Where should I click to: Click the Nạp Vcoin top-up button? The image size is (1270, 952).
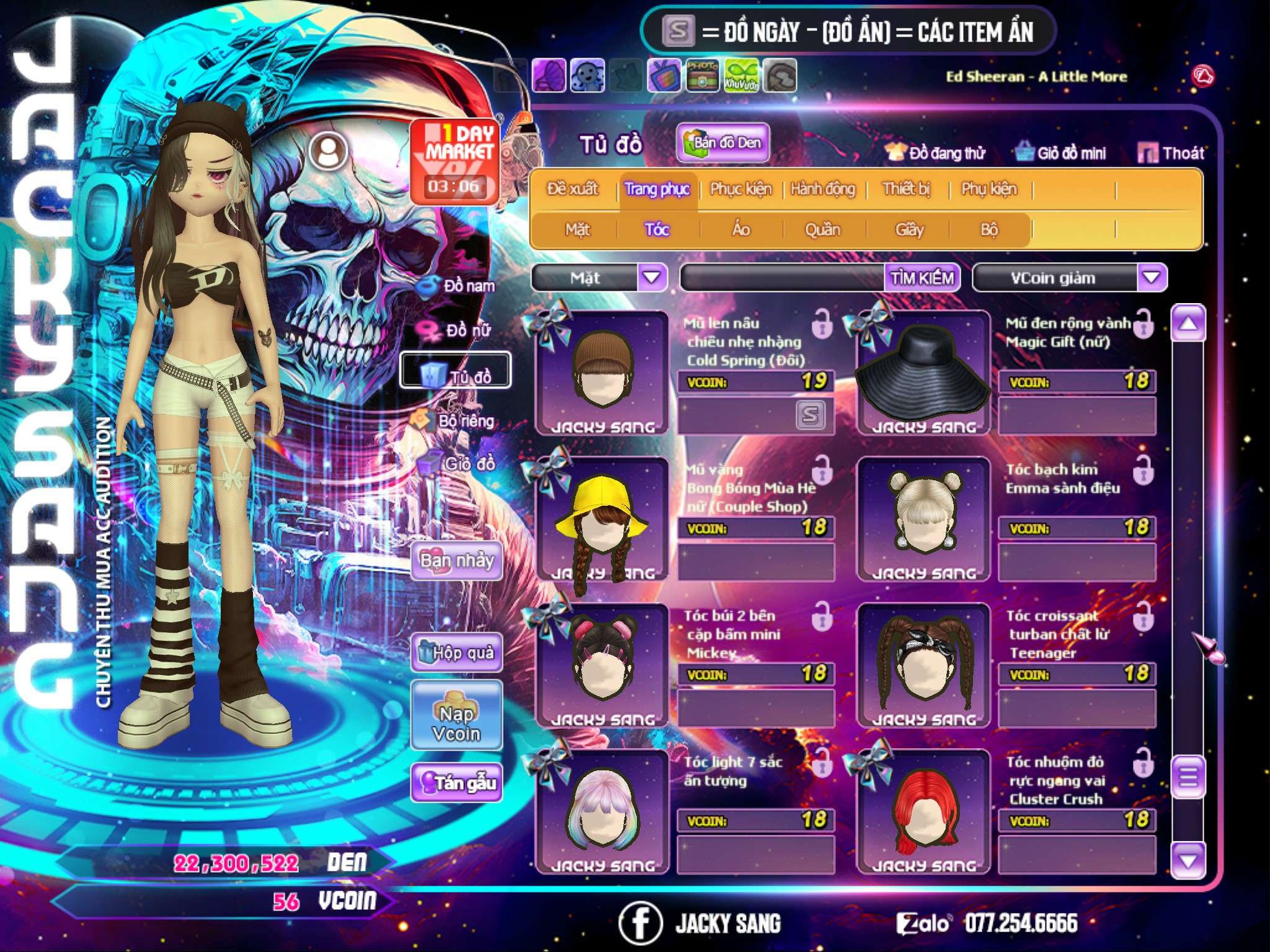(456, 716)
